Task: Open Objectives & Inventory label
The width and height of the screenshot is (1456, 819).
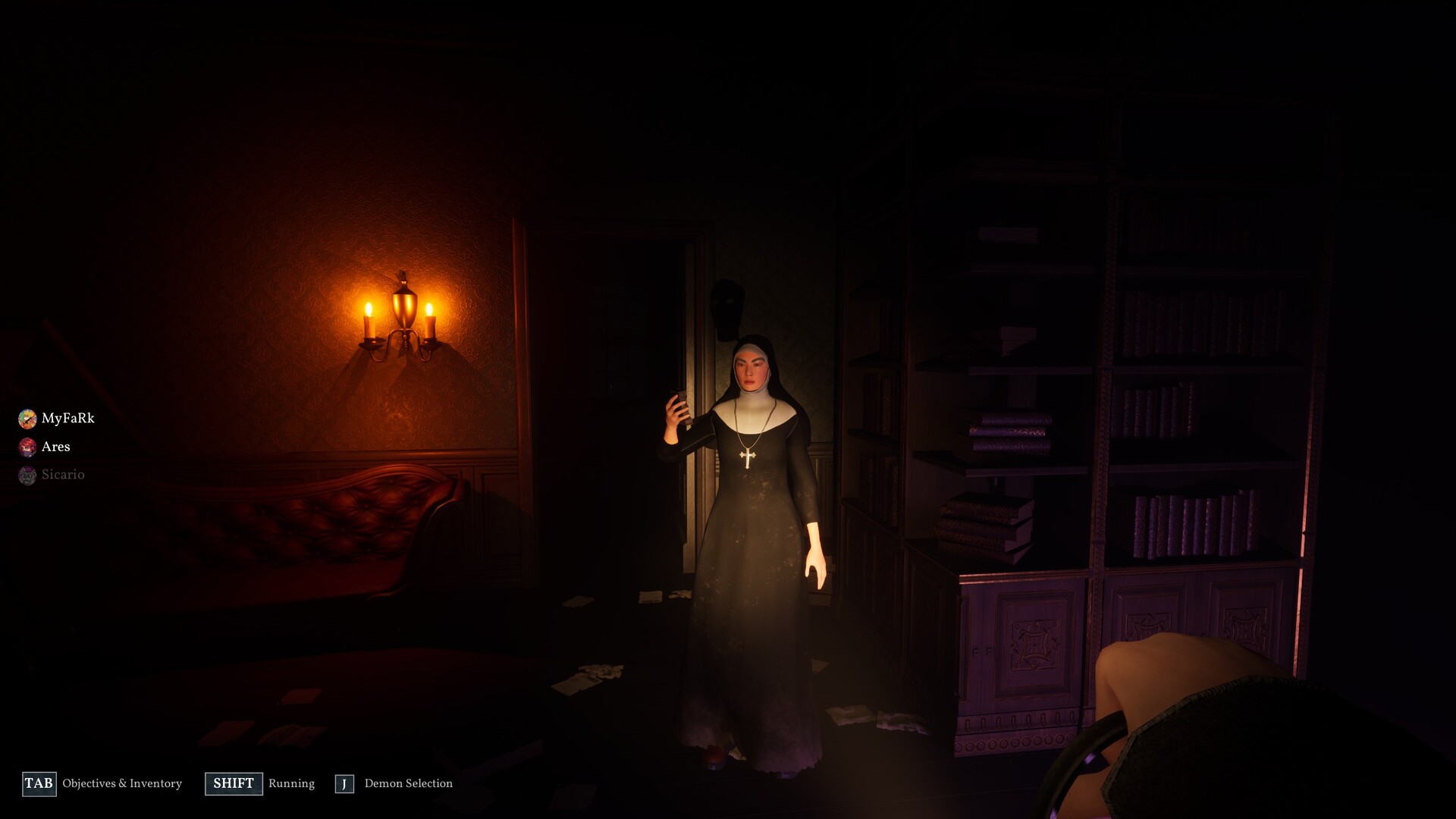Action: (121, 784)
